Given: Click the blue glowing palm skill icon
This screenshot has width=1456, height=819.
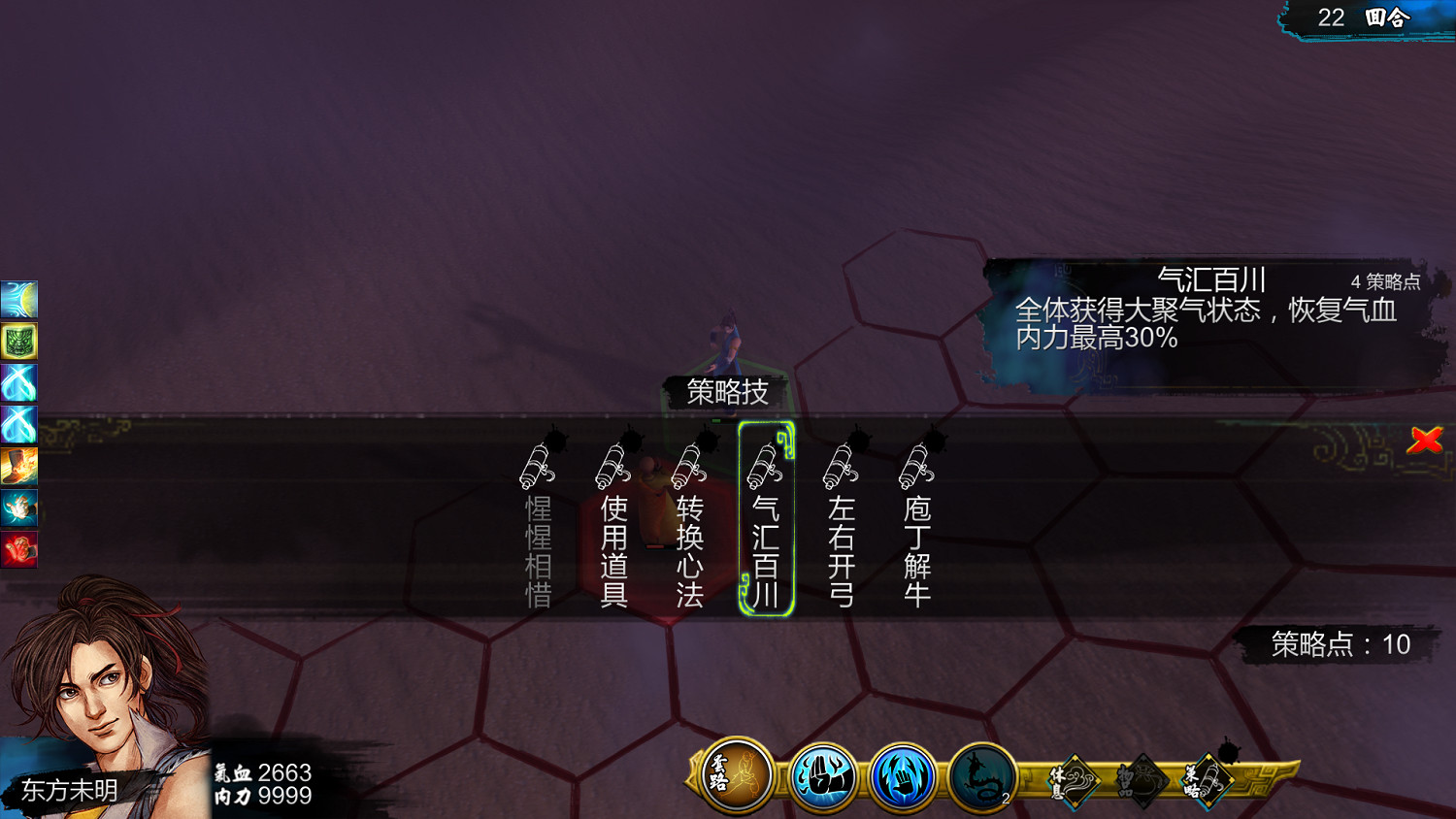Looking at the screenshot, I should point(901,775).
